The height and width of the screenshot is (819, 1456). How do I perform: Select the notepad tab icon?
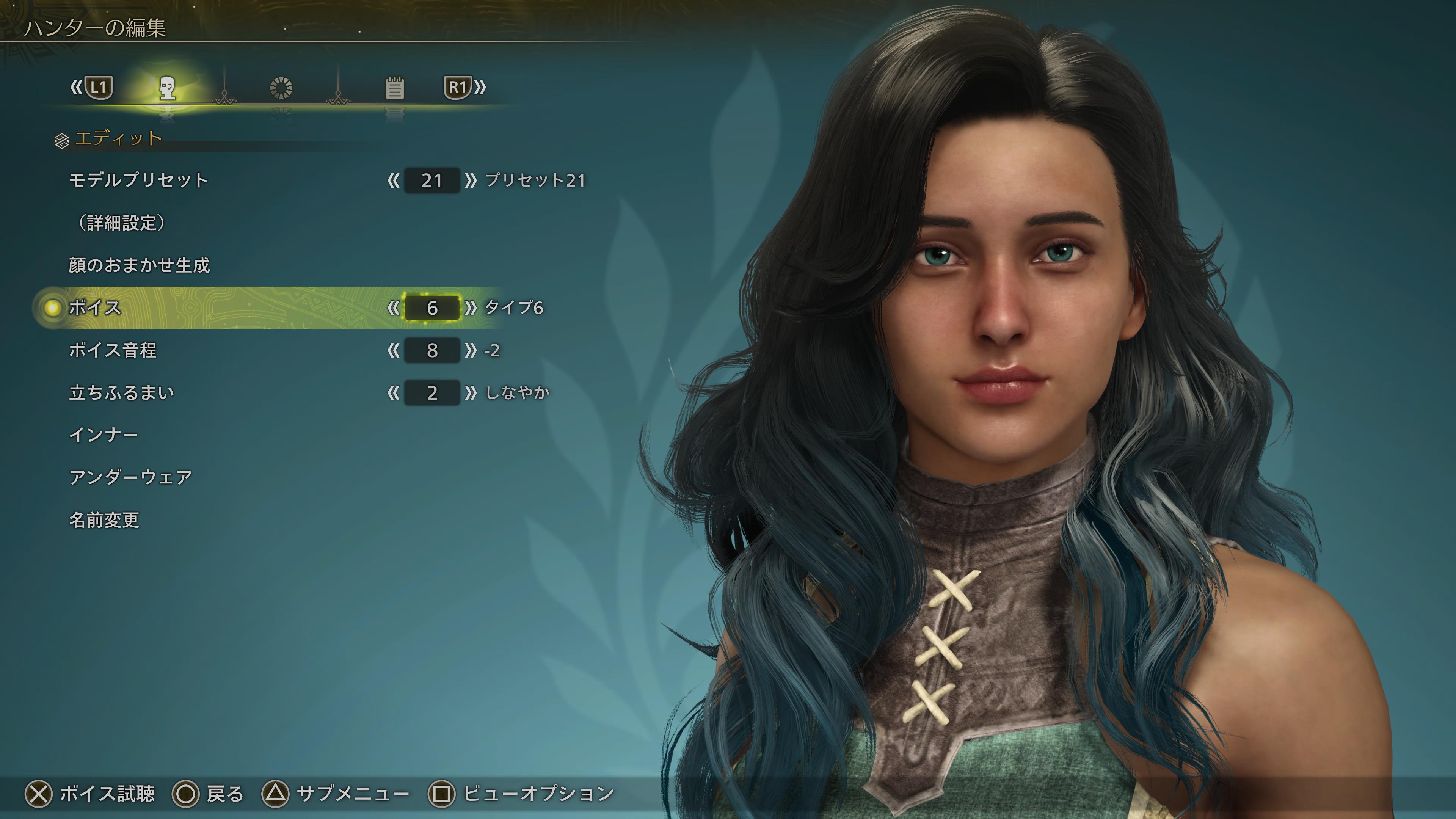point(394,88)
